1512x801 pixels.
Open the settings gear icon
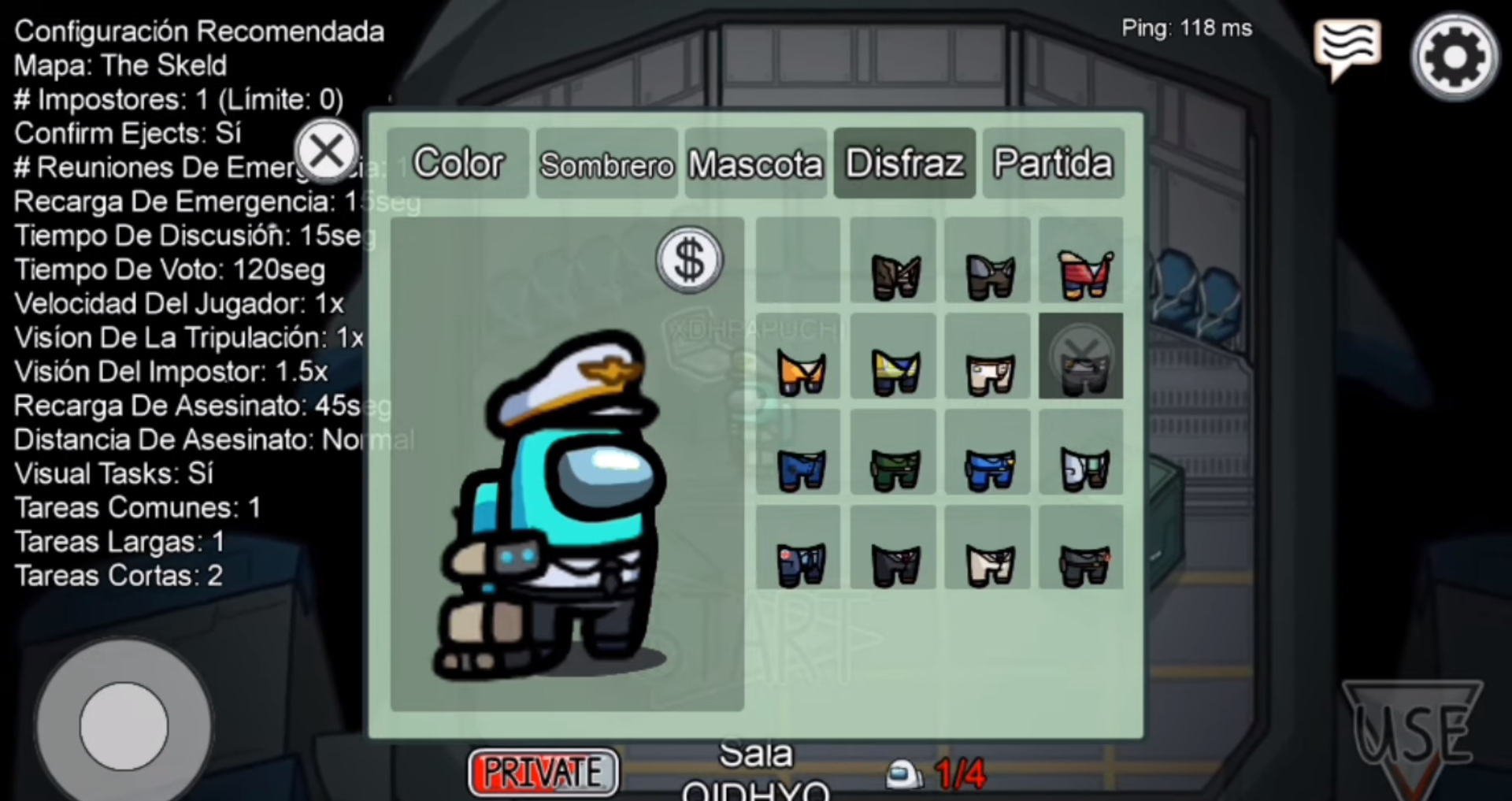pyautogui.click(x=1454, y=55)
